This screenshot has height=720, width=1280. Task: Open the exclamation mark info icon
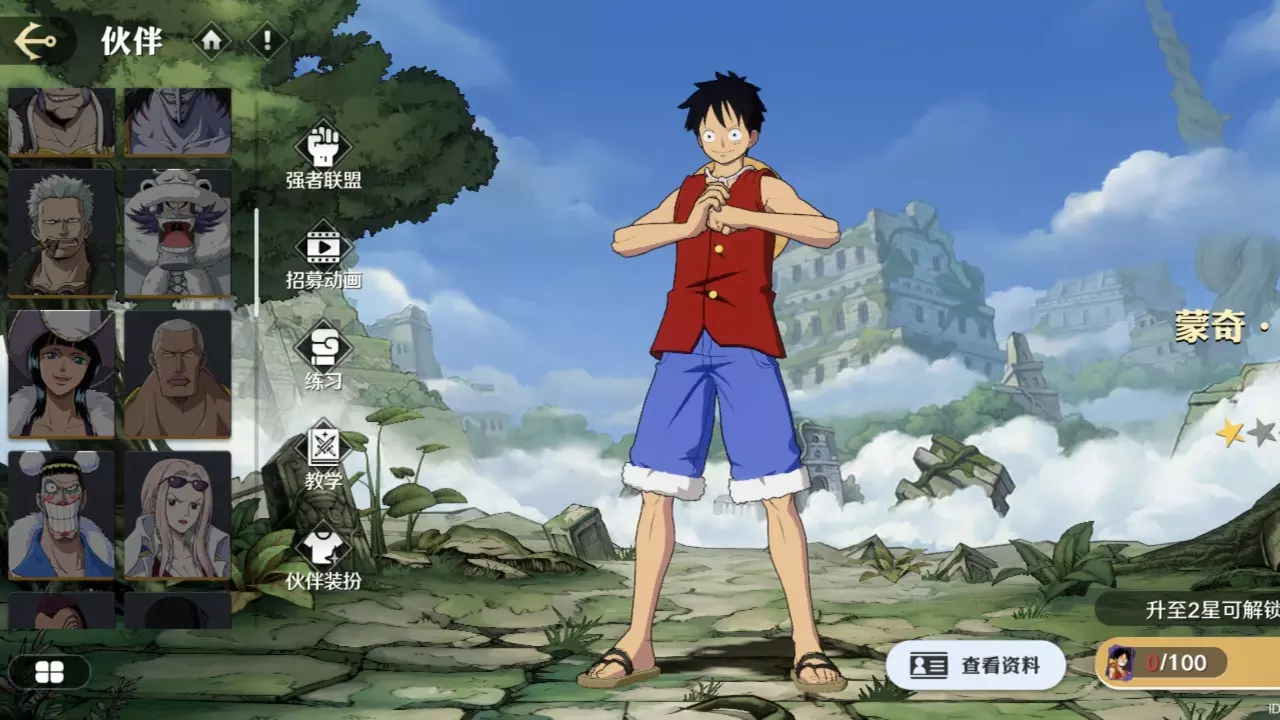(267, 41)
